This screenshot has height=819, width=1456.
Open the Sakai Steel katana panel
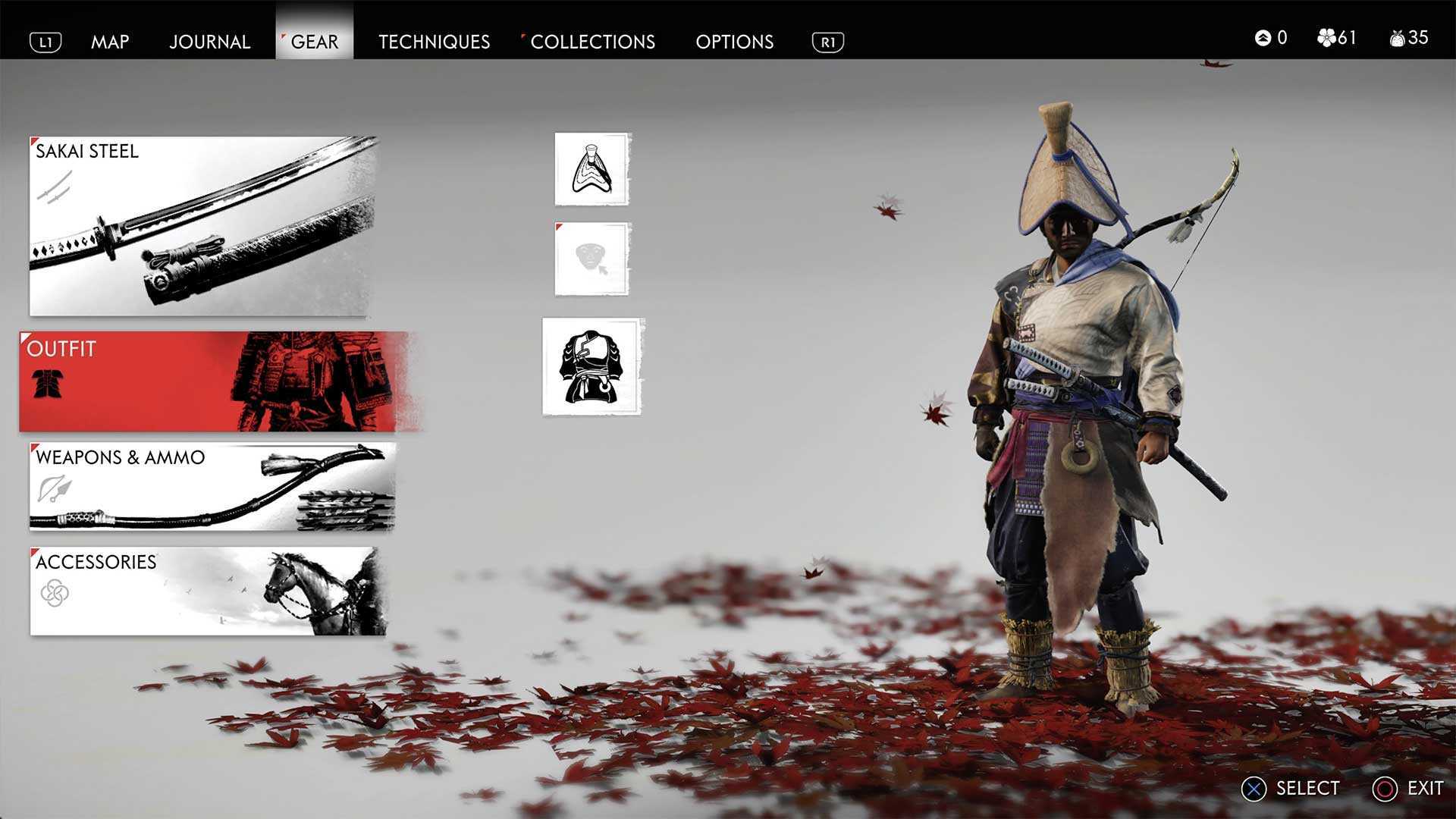coord(202,226)
